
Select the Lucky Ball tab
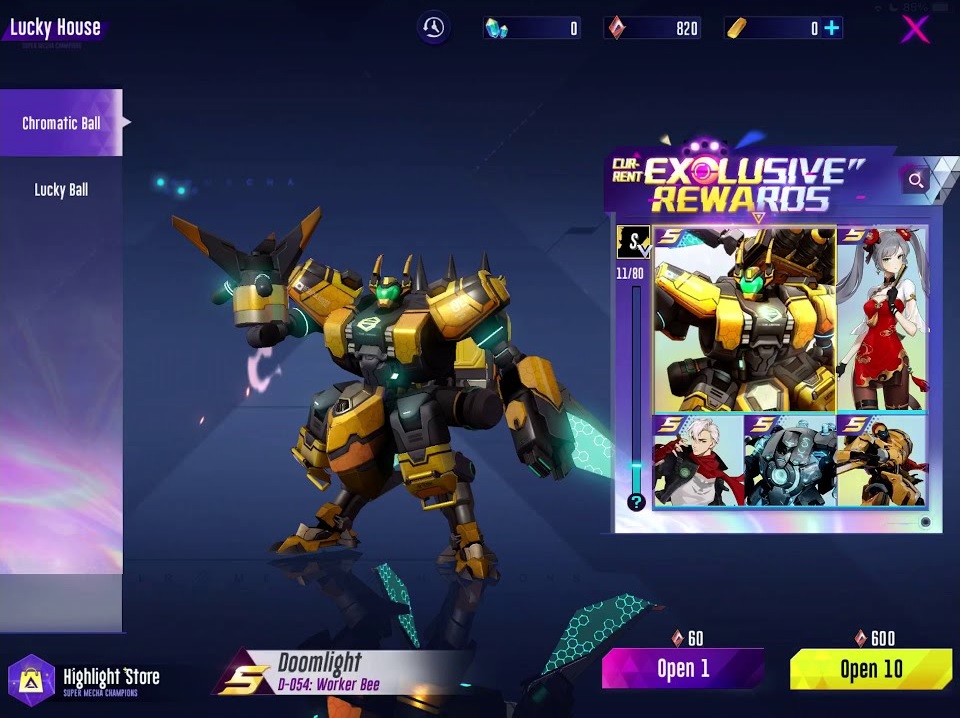(61, 189)
